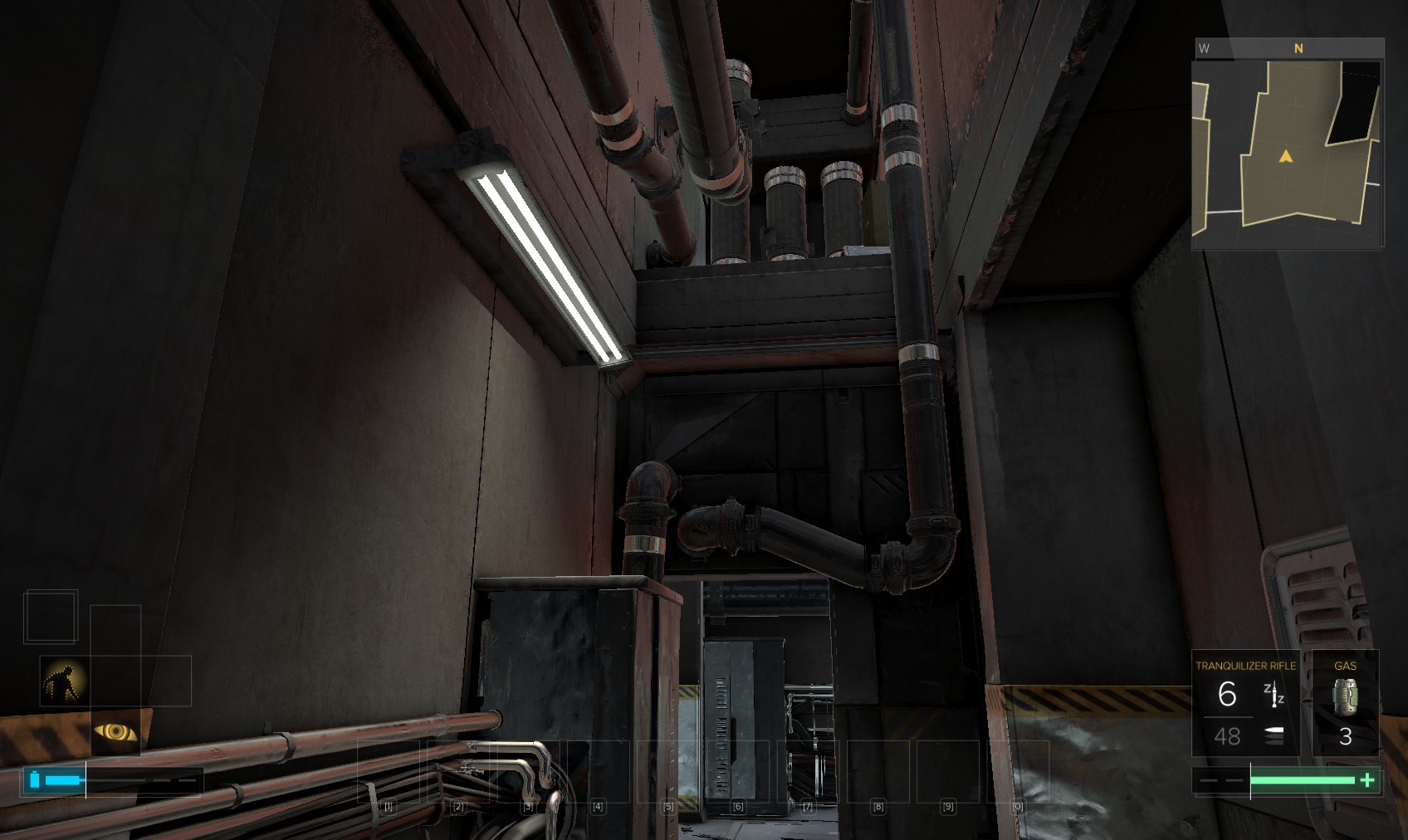The image size is (1408, 840).
Task: Choose the Gas grenade icon
Action: (x=1345, y=697)
